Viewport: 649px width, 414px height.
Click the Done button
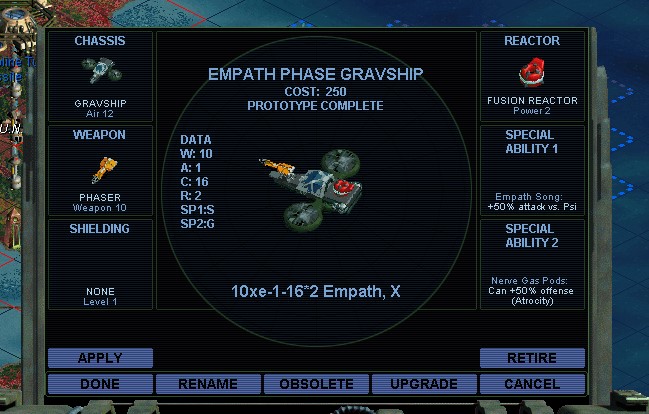coord(100,384)
